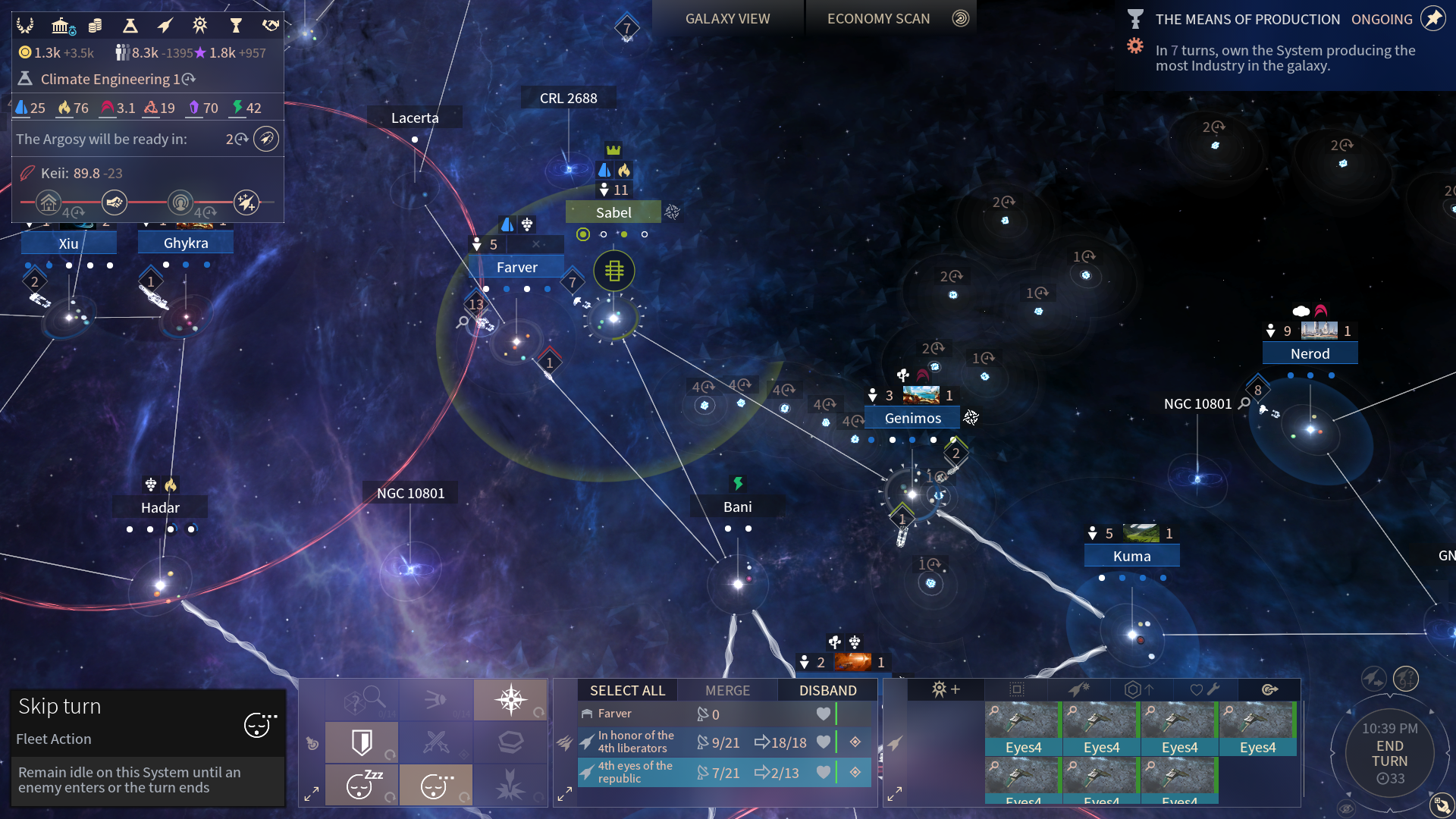
Task: Pin The Means of Production quest
Action: (x=1433, y=19)
